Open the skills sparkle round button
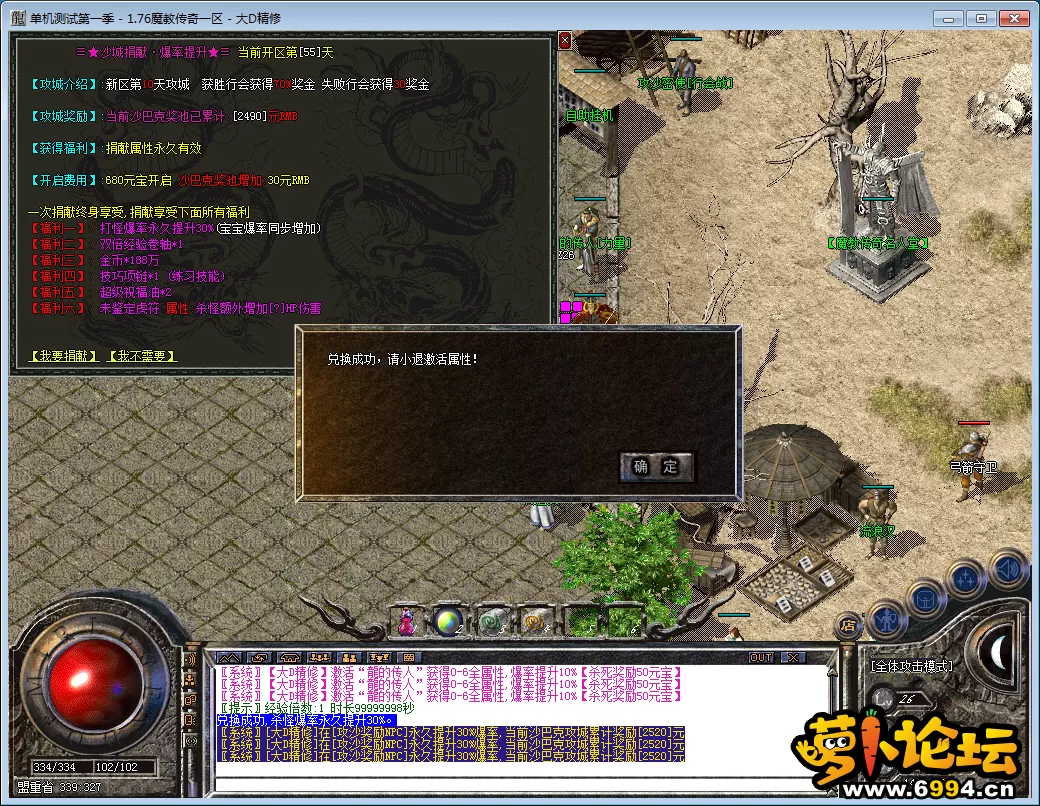The width and height of the screenshot is (1040, 806). tap(966, 577)
